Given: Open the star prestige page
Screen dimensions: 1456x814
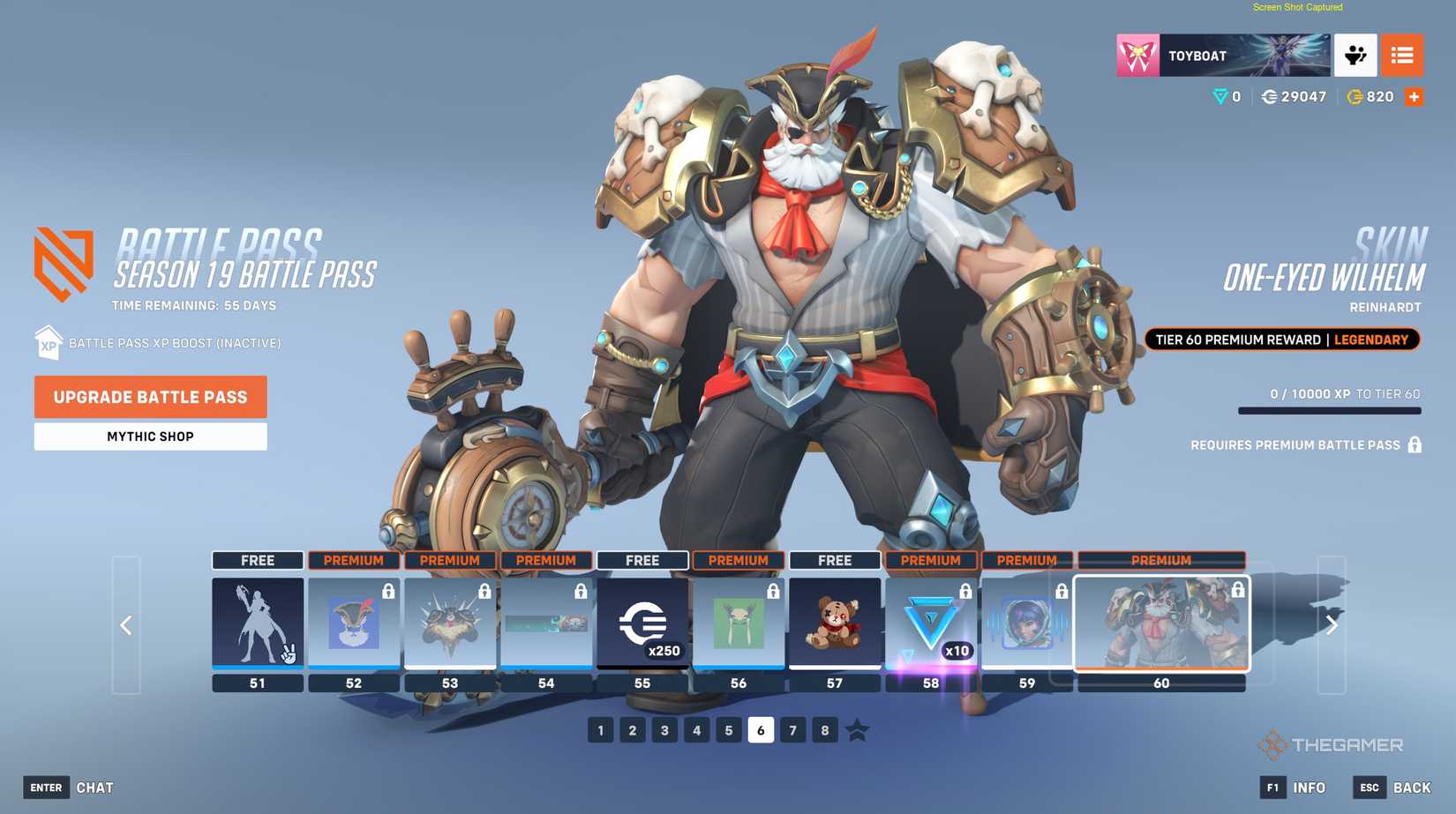Looking at the screenshot, I should click(x=857, y=730).
